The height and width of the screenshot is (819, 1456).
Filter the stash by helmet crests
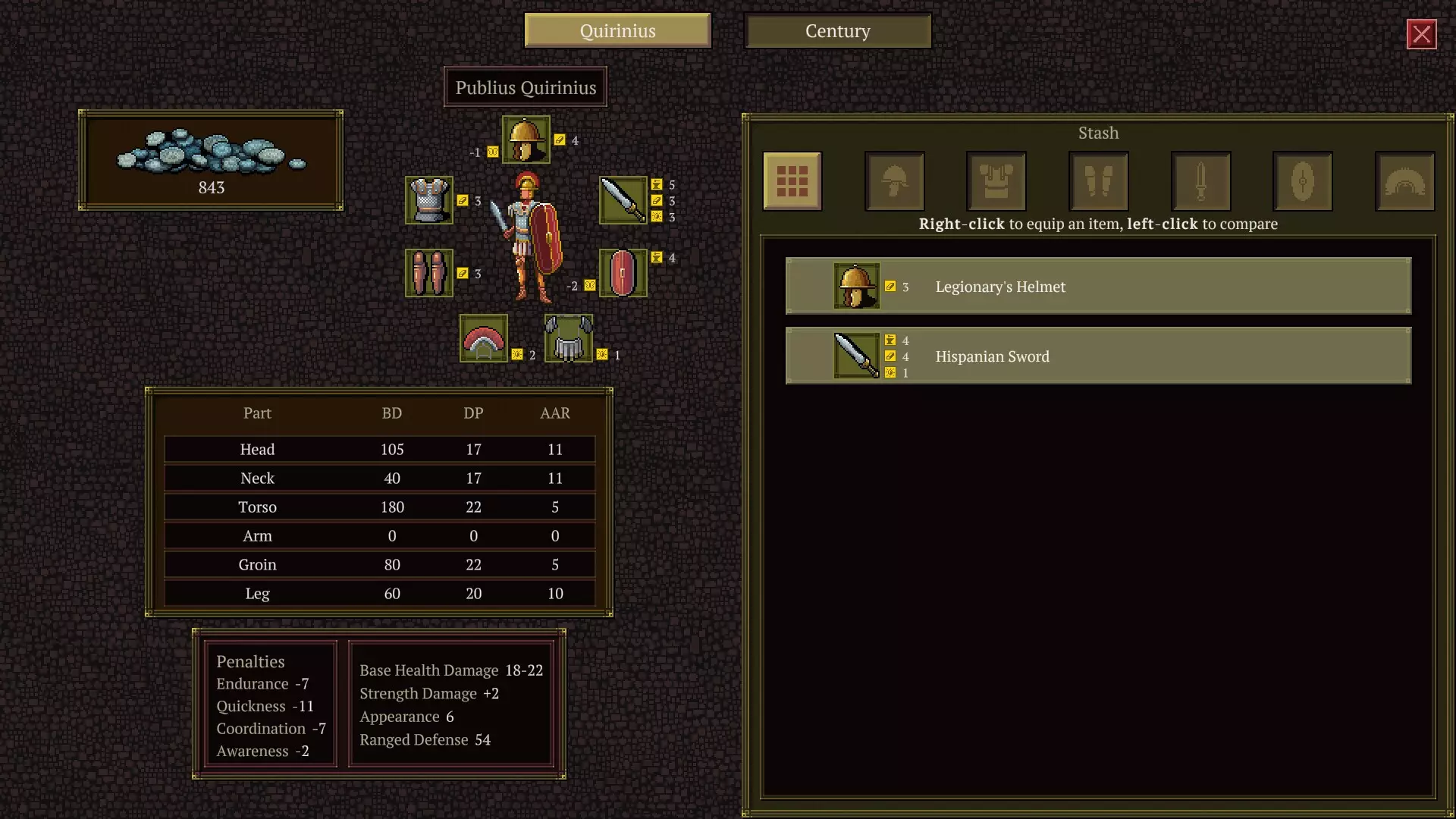pyautogui.click(x=1404, y=181)
